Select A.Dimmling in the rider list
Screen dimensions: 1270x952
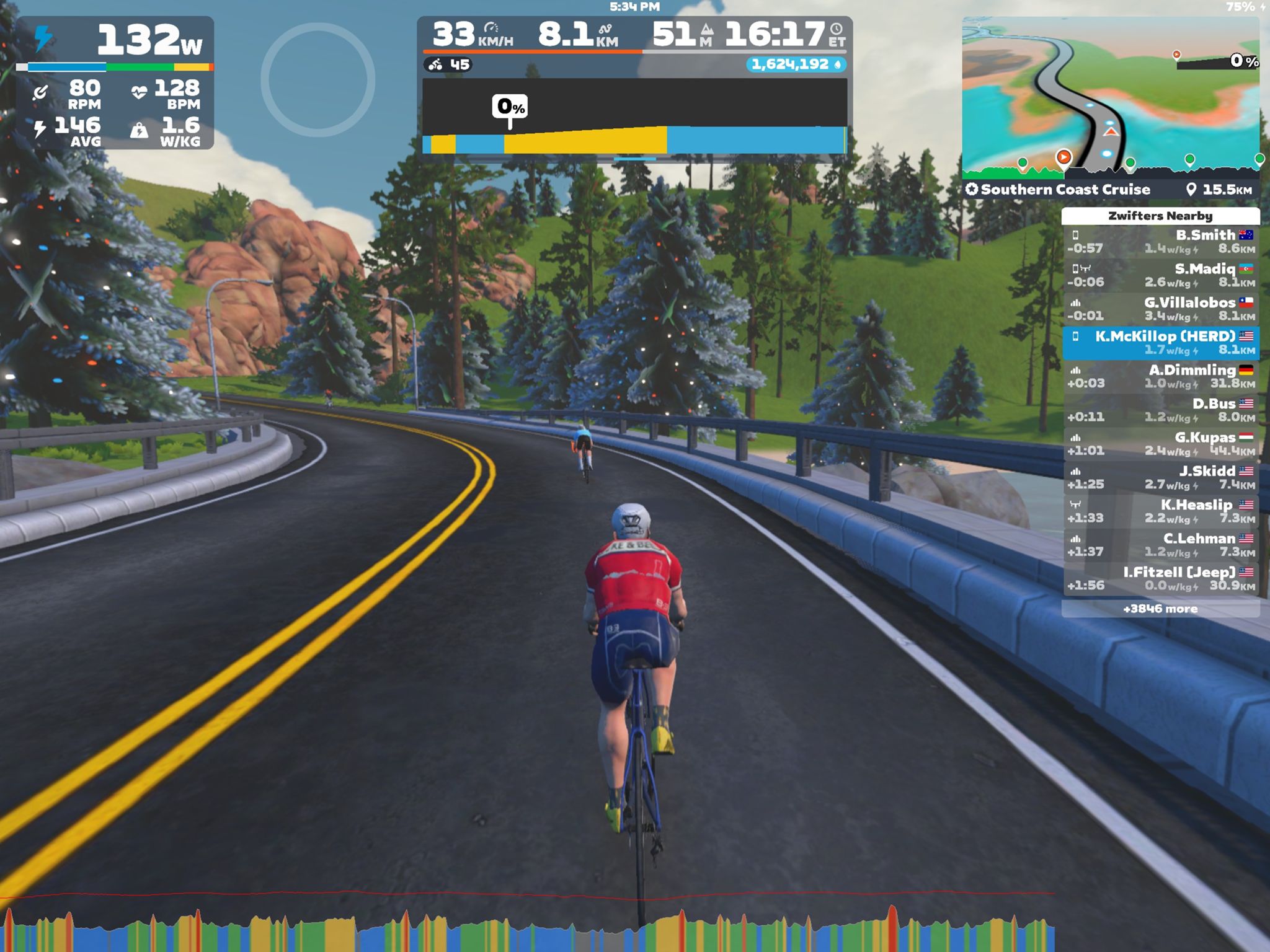coord(1161,377)
